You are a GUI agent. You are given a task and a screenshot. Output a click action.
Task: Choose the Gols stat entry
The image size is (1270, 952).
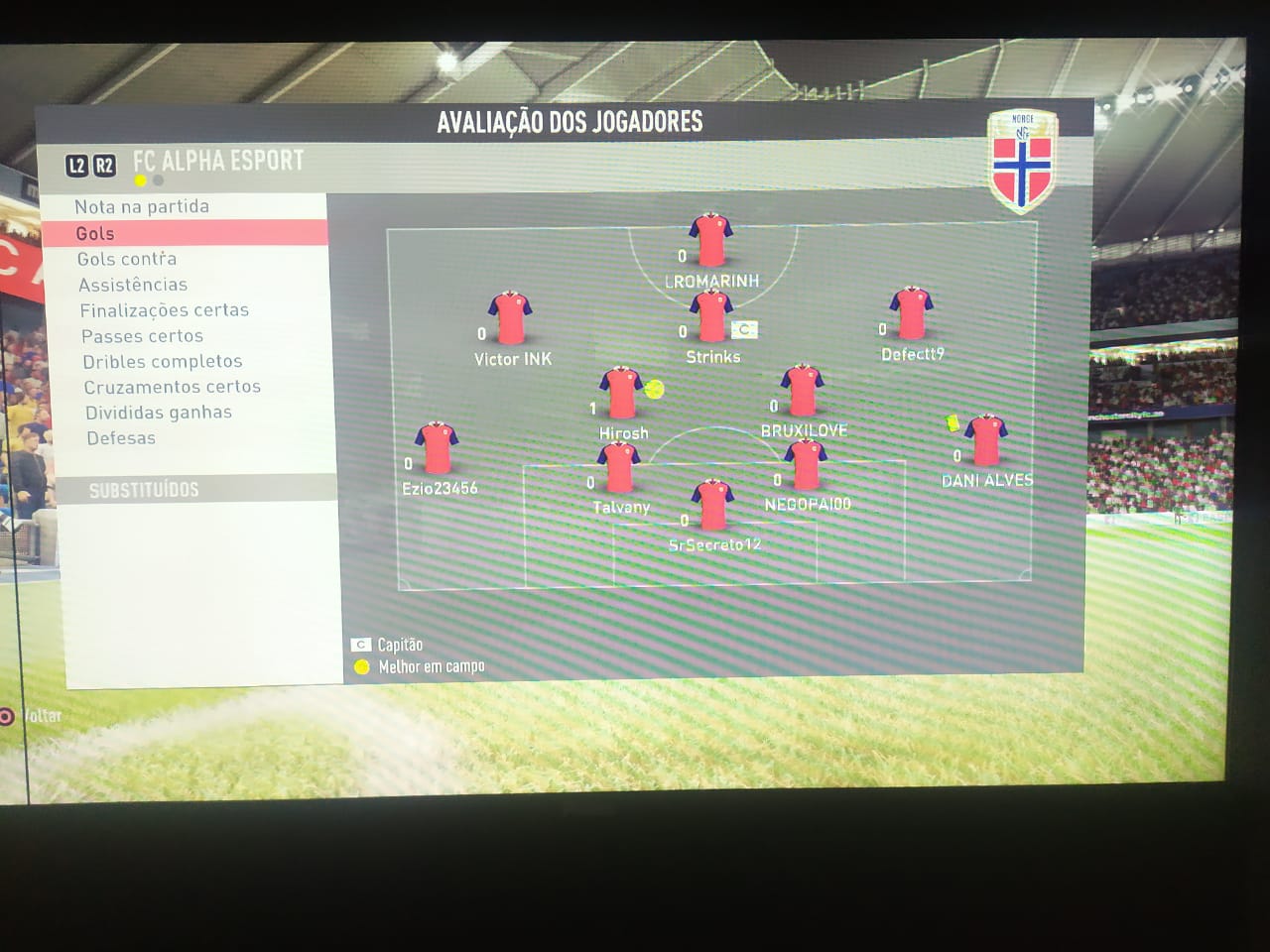[x=95, y=233]
